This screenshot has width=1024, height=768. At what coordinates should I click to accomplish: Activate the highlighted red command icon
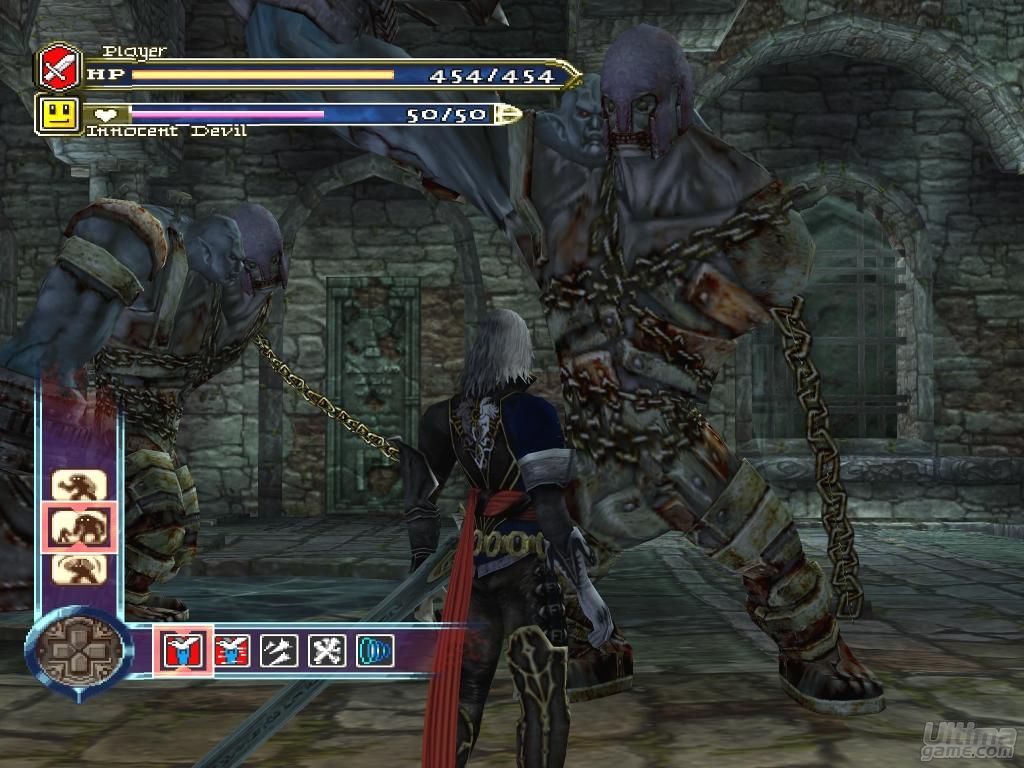(183, 651)
